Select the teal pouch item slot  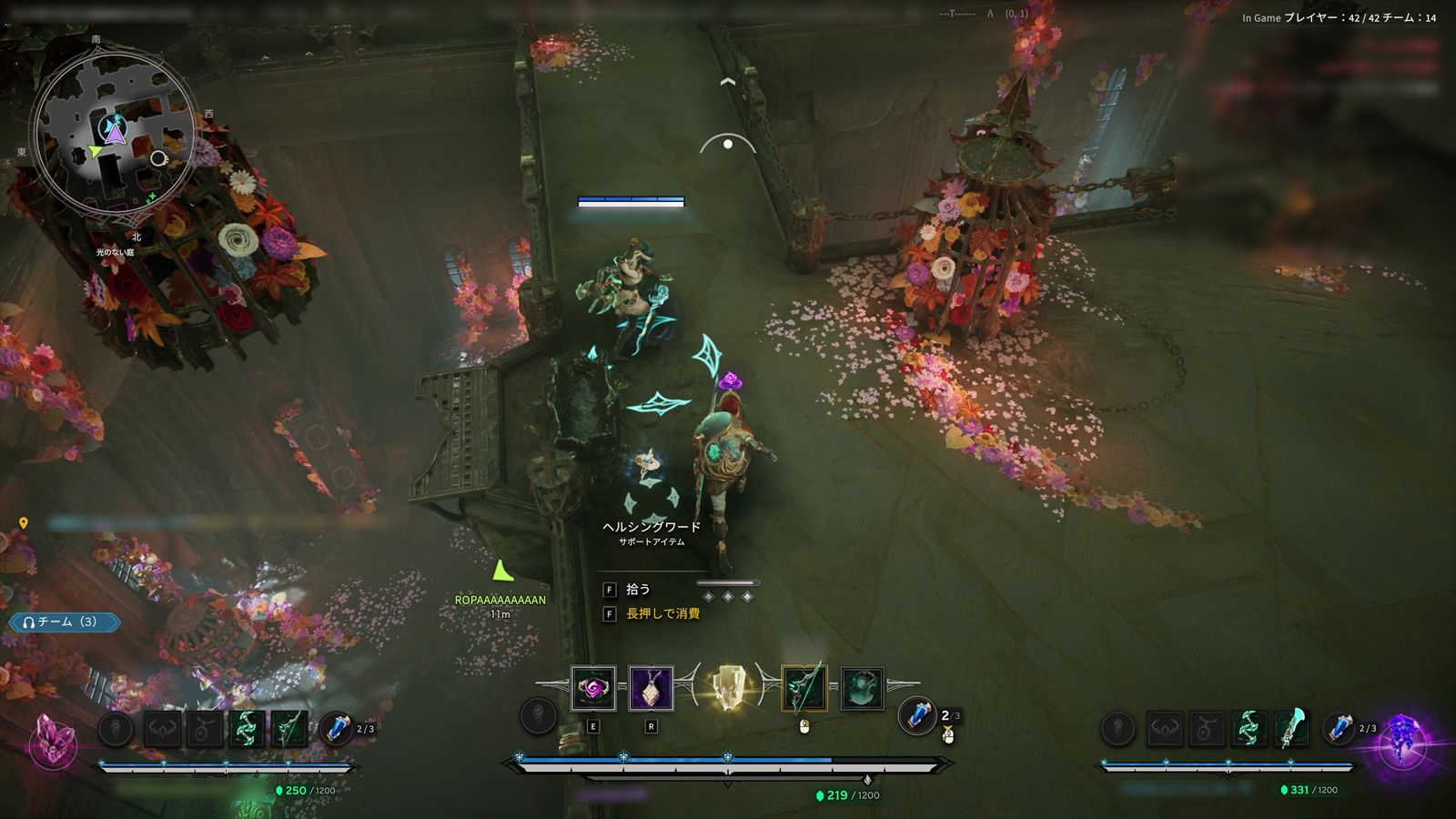click(861, 689)
